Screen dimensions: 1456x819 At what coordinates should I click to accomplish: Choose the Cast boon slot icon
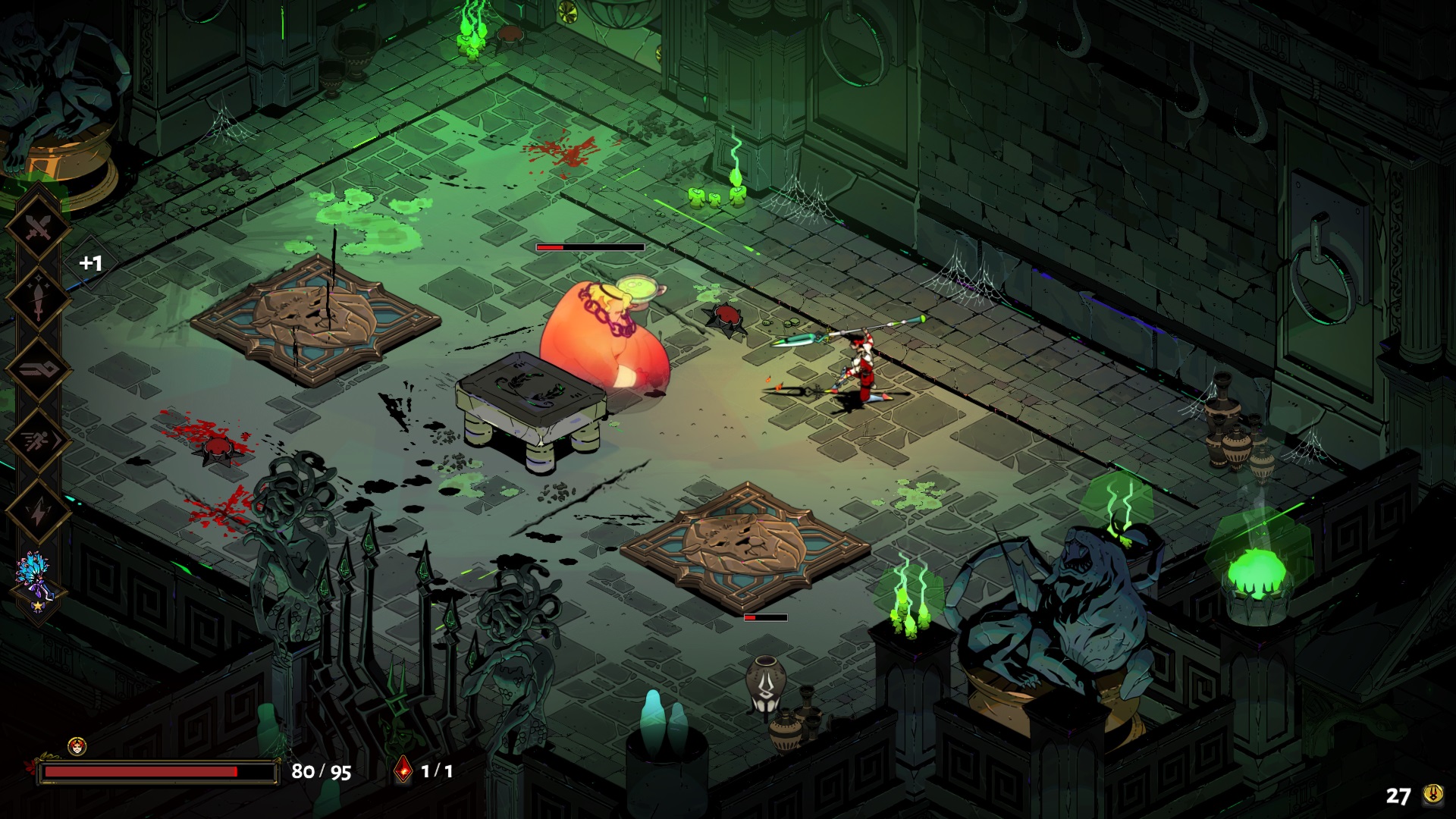[x=37, y=369]
